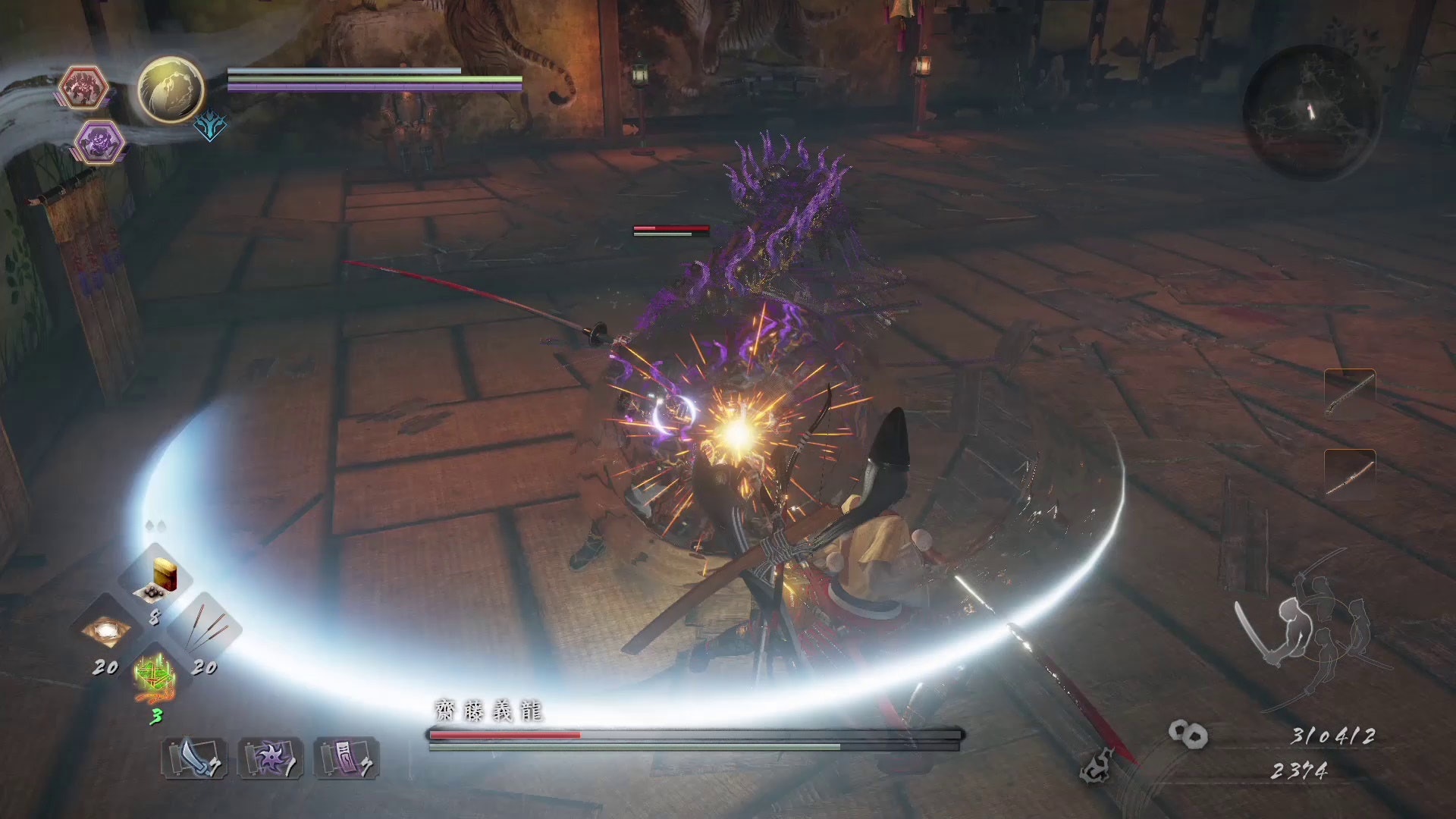Viewport: 1456px width, 819px height.
Task: Activate the purple hexagon yokai ability
Action: tap(100, 142)
